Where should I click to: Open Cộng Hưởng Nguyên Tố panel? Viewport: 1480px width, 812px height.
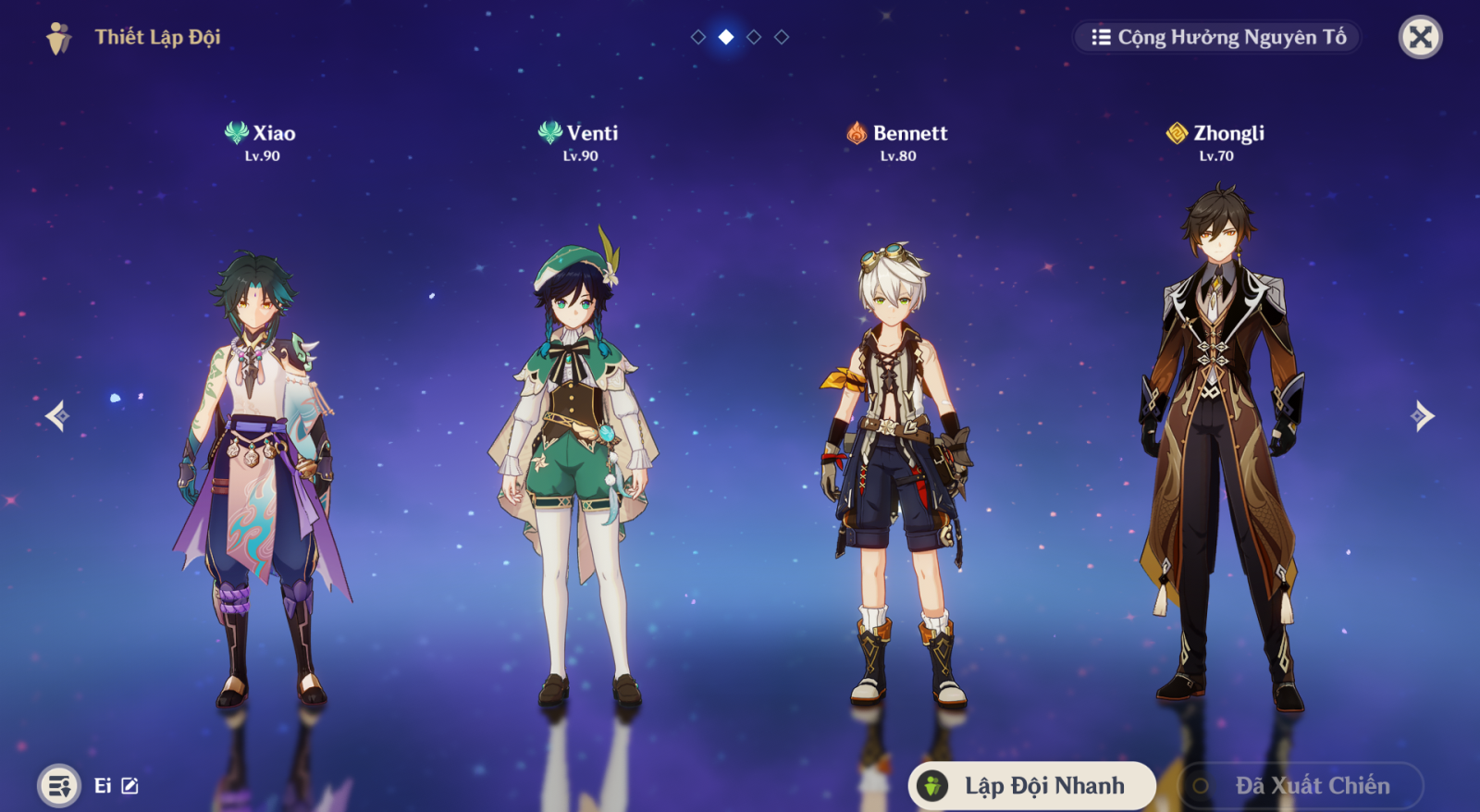[1215, 37]
